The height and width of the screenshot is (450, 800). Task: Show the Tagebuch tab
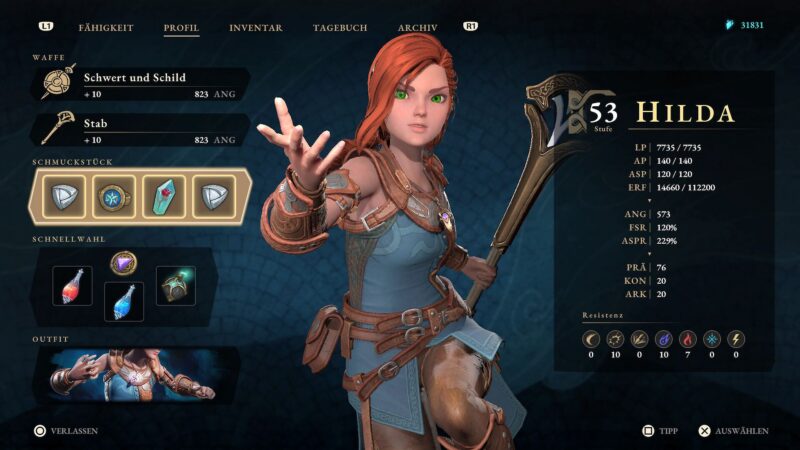coord(339,27)
